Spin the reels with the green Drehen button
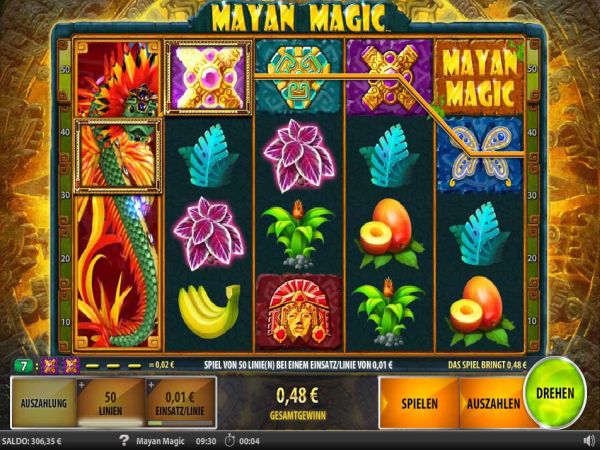Viewport: 600px width, 450px height. (554, 394)
